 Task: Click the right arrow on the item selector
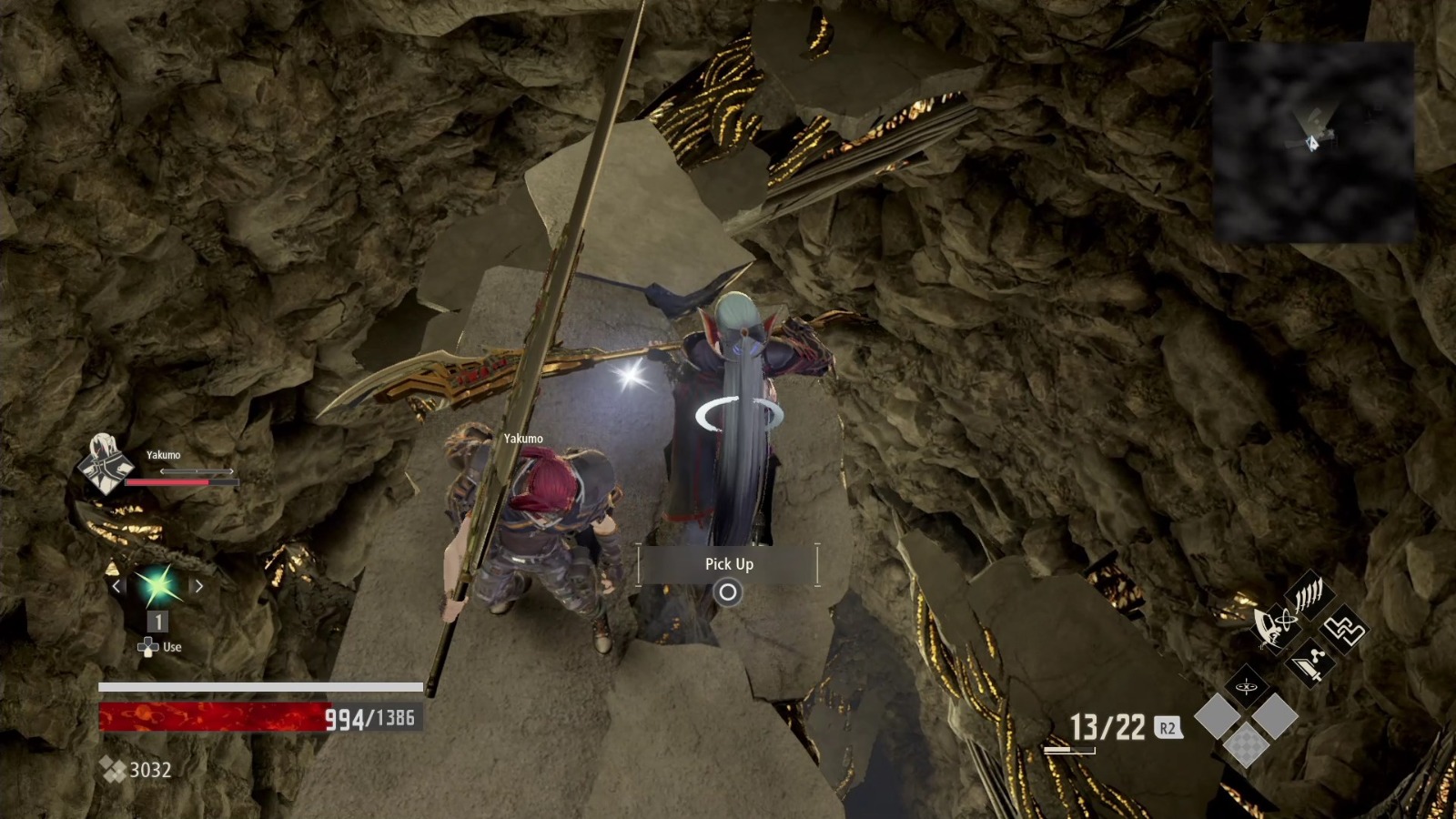199,586
